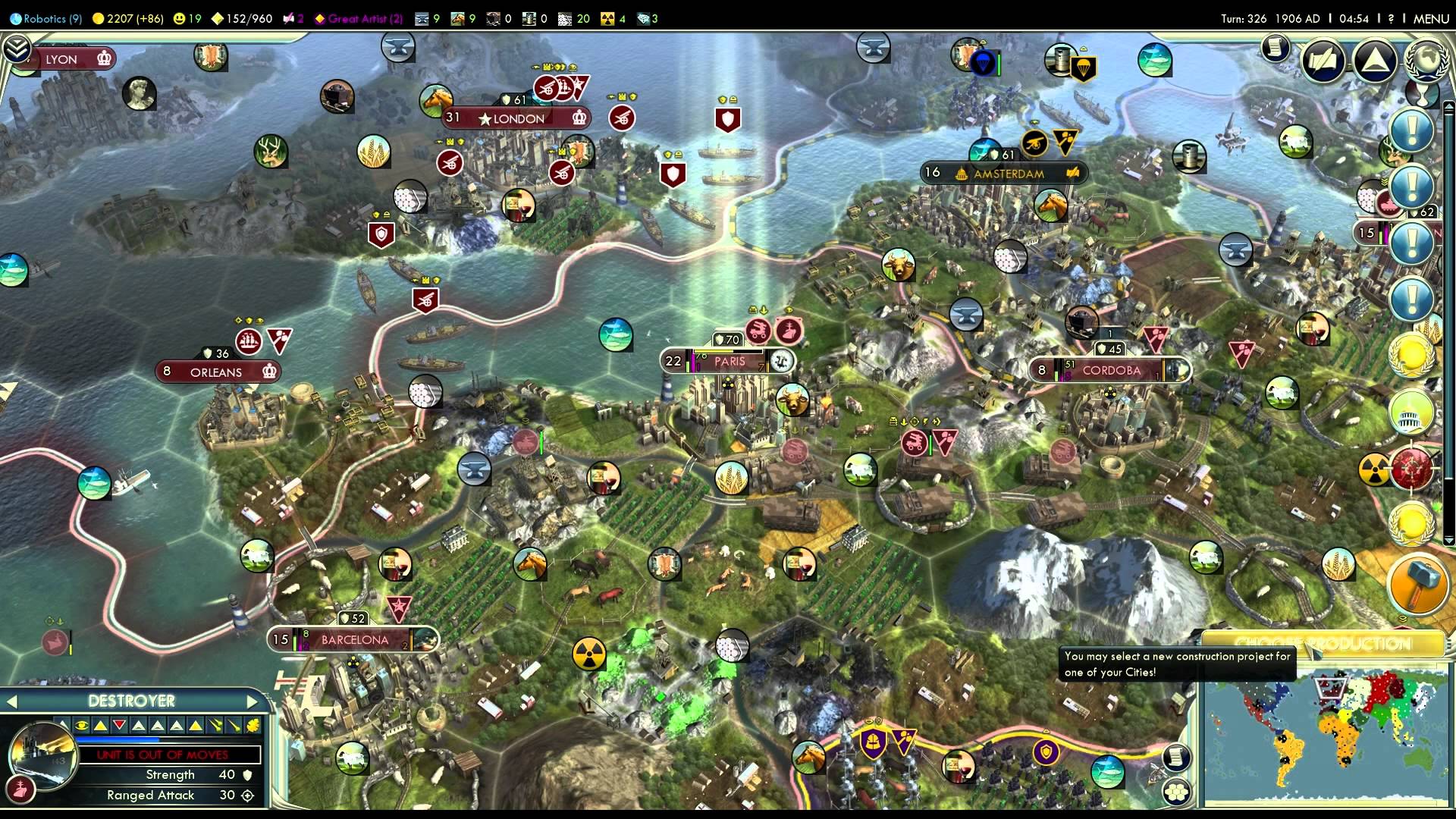Click the Choose Production button
Screen dimensions: 1456x819
tap(1323, 644)
